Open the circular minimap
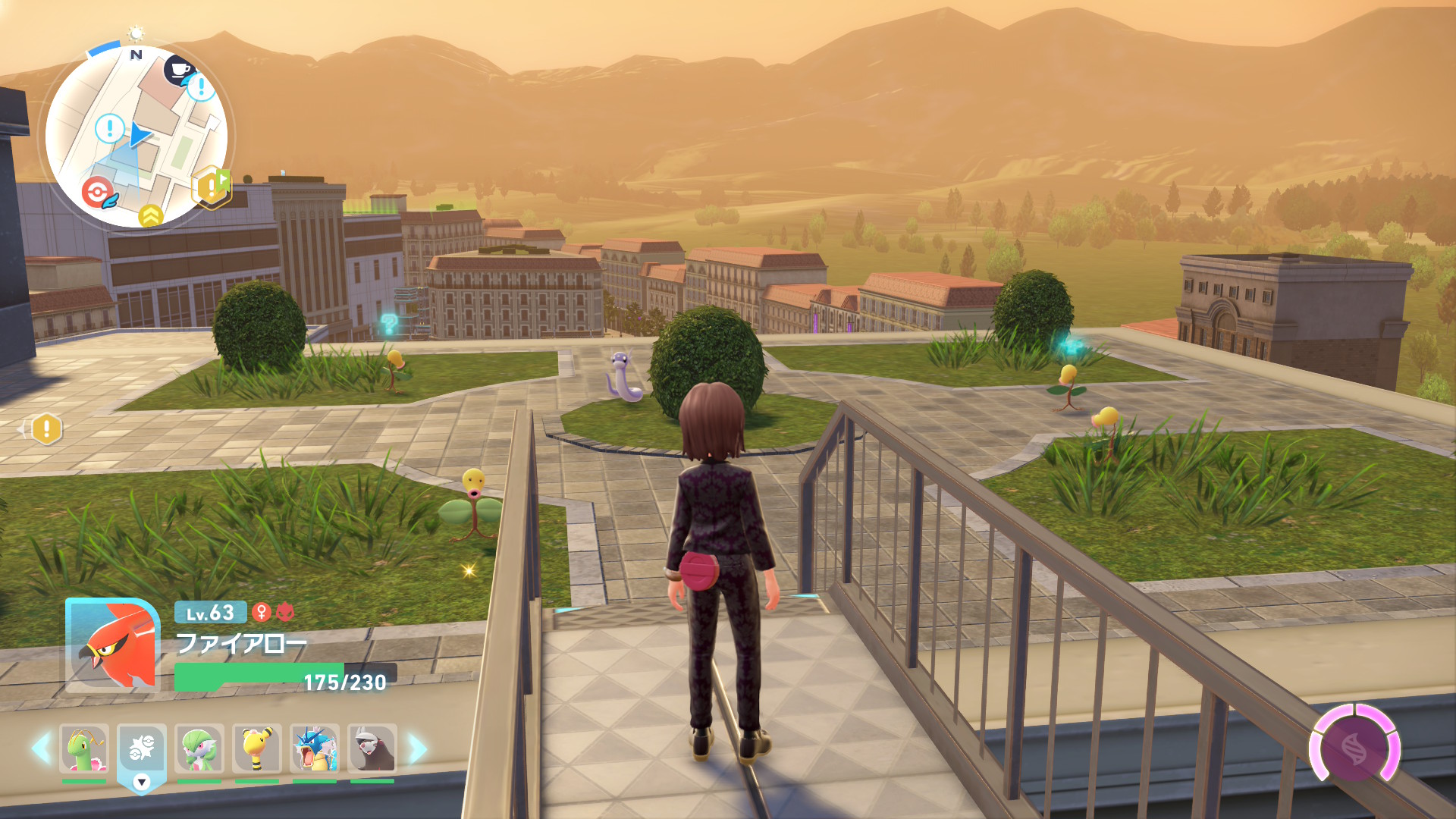The width and height of the screenshot is (1456, 819). (136, 136)
